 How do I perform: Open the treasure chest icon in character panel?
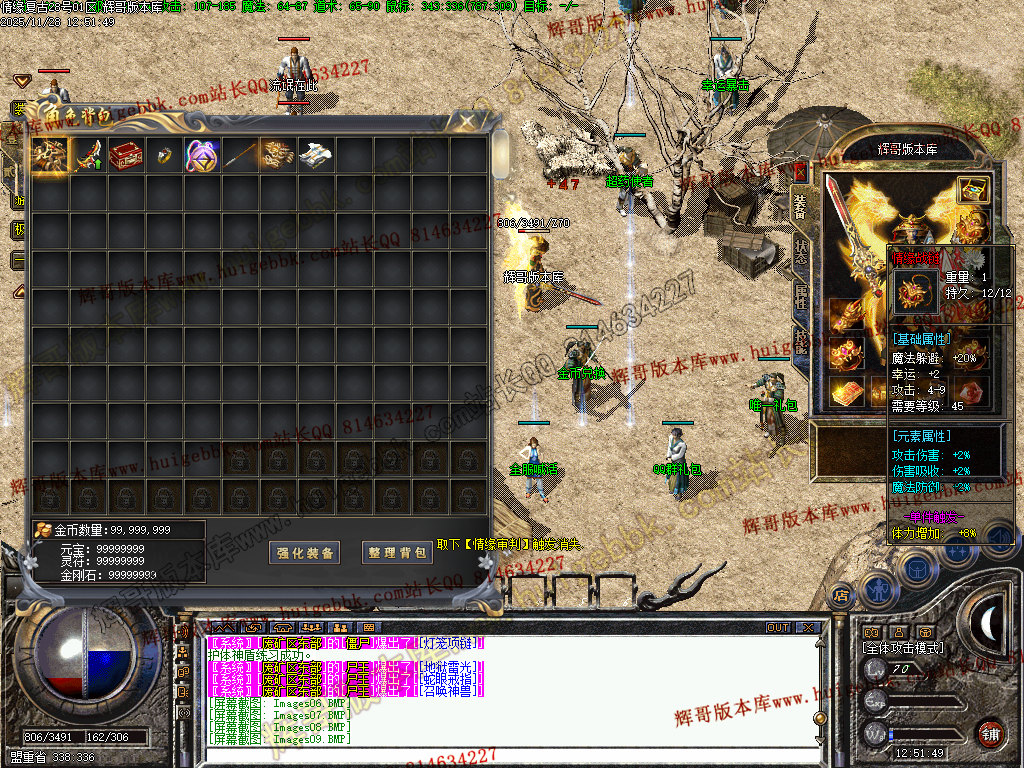[x=972, y=189]
